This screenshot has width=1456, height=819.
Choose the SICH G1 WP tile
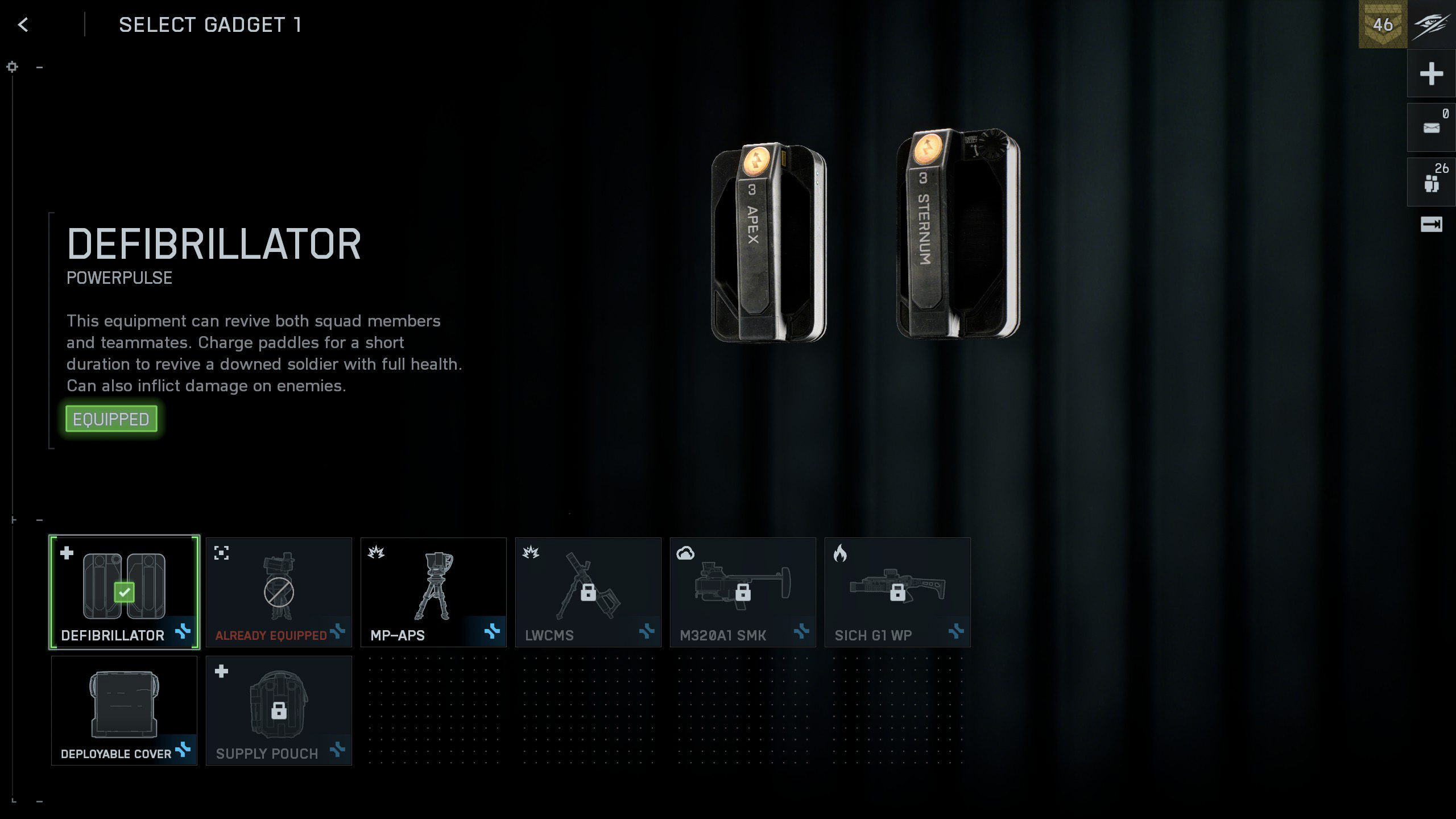(x=897, y=591)
